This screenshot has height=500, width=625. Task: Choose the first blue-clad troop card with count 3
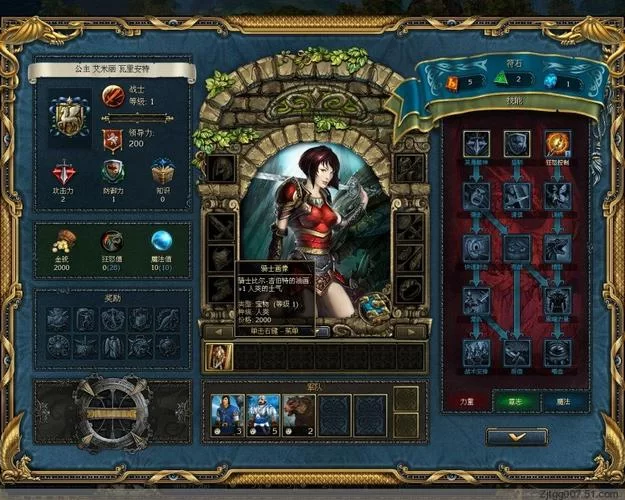[226, 414]
